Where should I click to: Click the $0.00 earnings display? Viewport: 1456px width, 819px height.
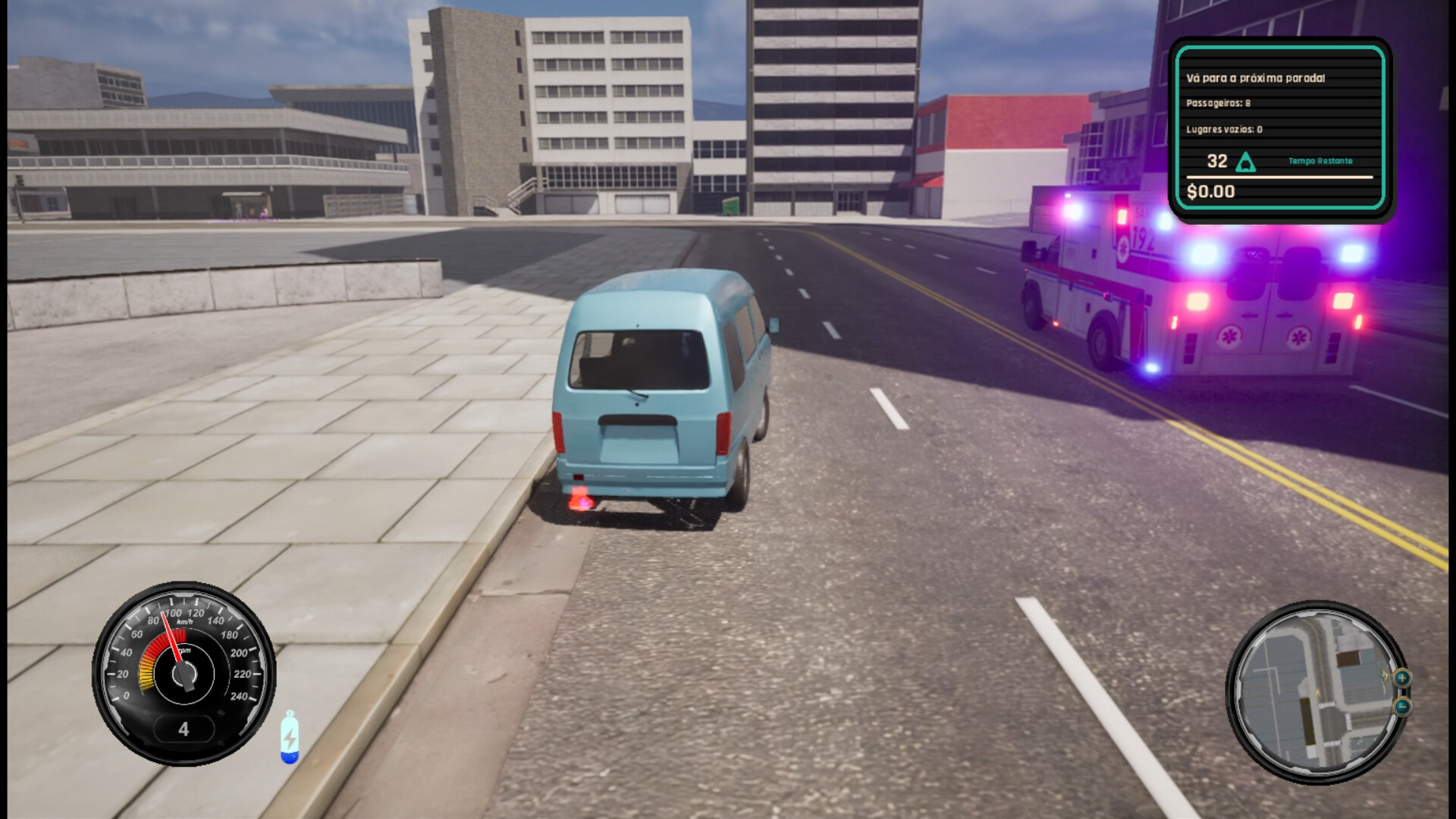tap(1211, 191)
